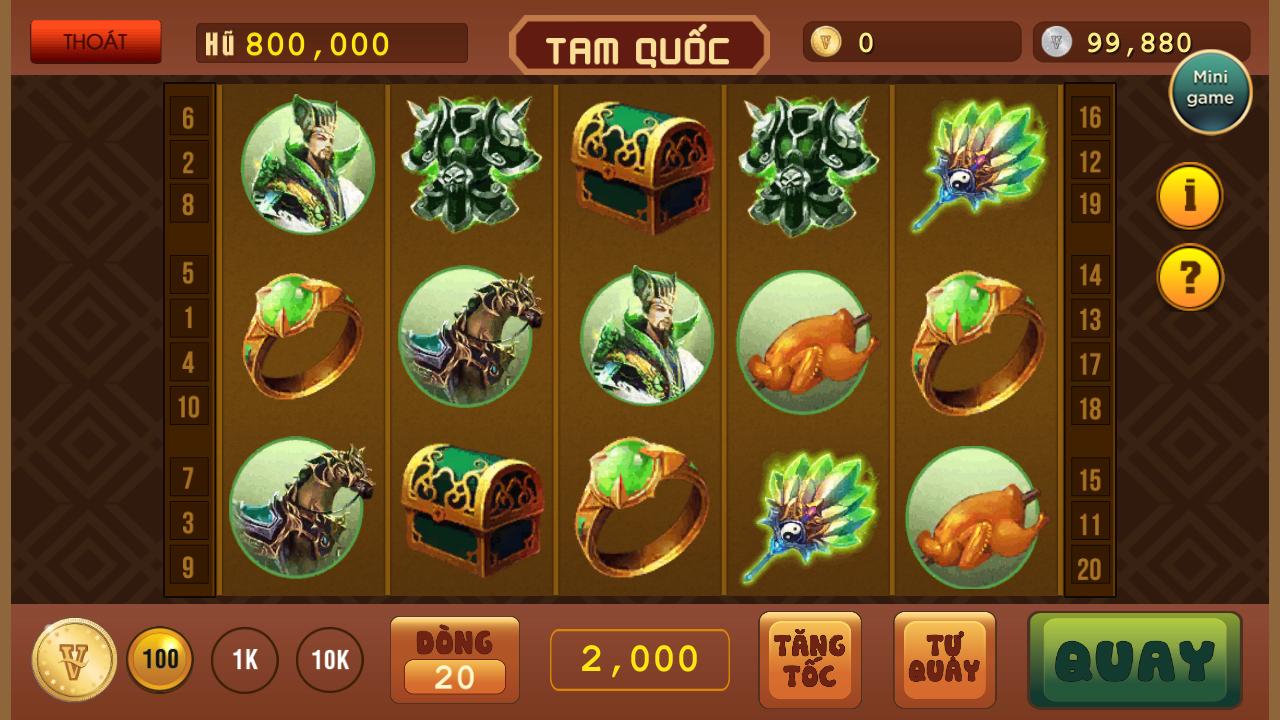1280x720 pixels.
Task: Open the Mini game
Action: pos(1210,92)
